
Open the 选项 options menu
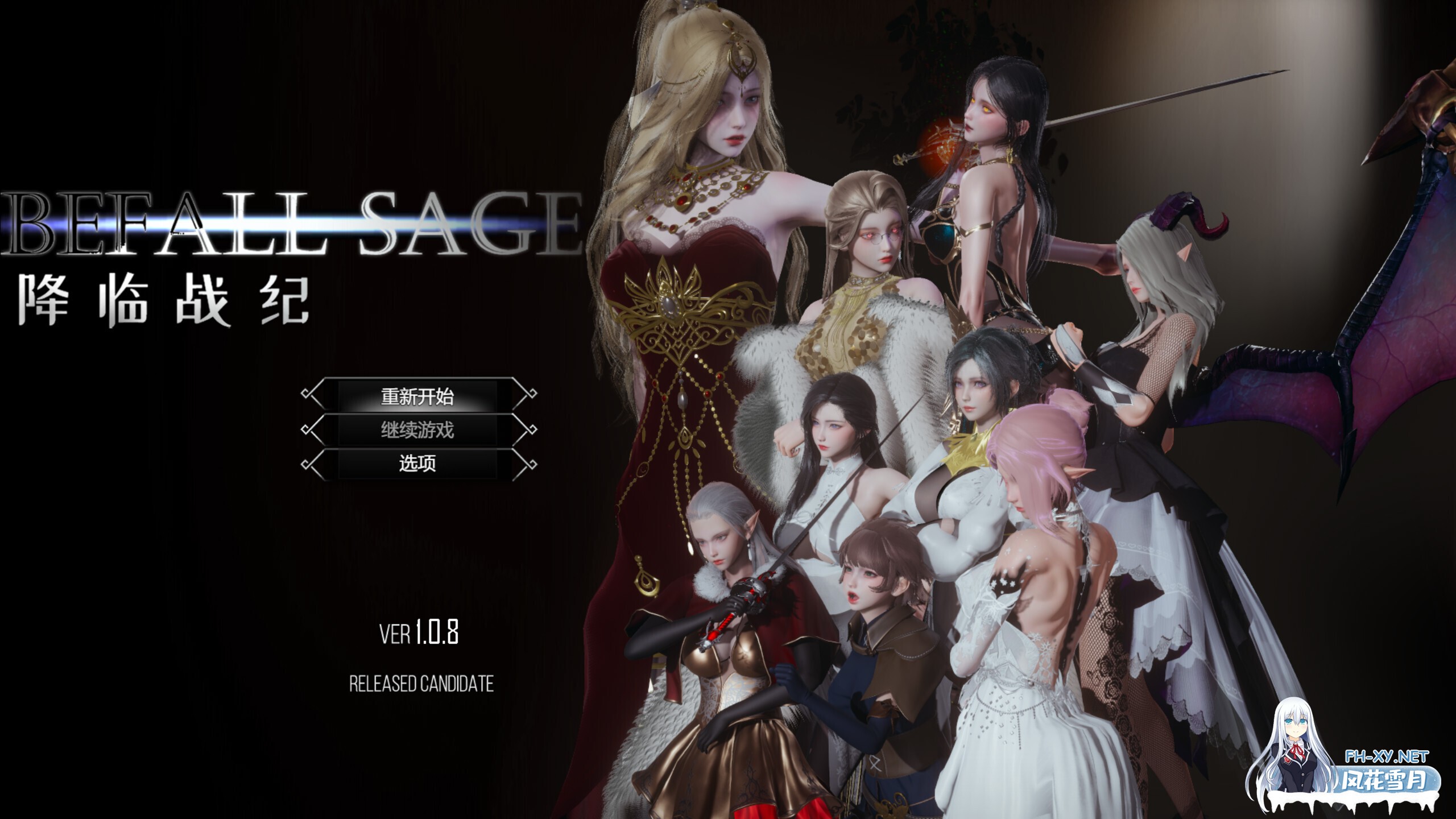tap(418, 464)
